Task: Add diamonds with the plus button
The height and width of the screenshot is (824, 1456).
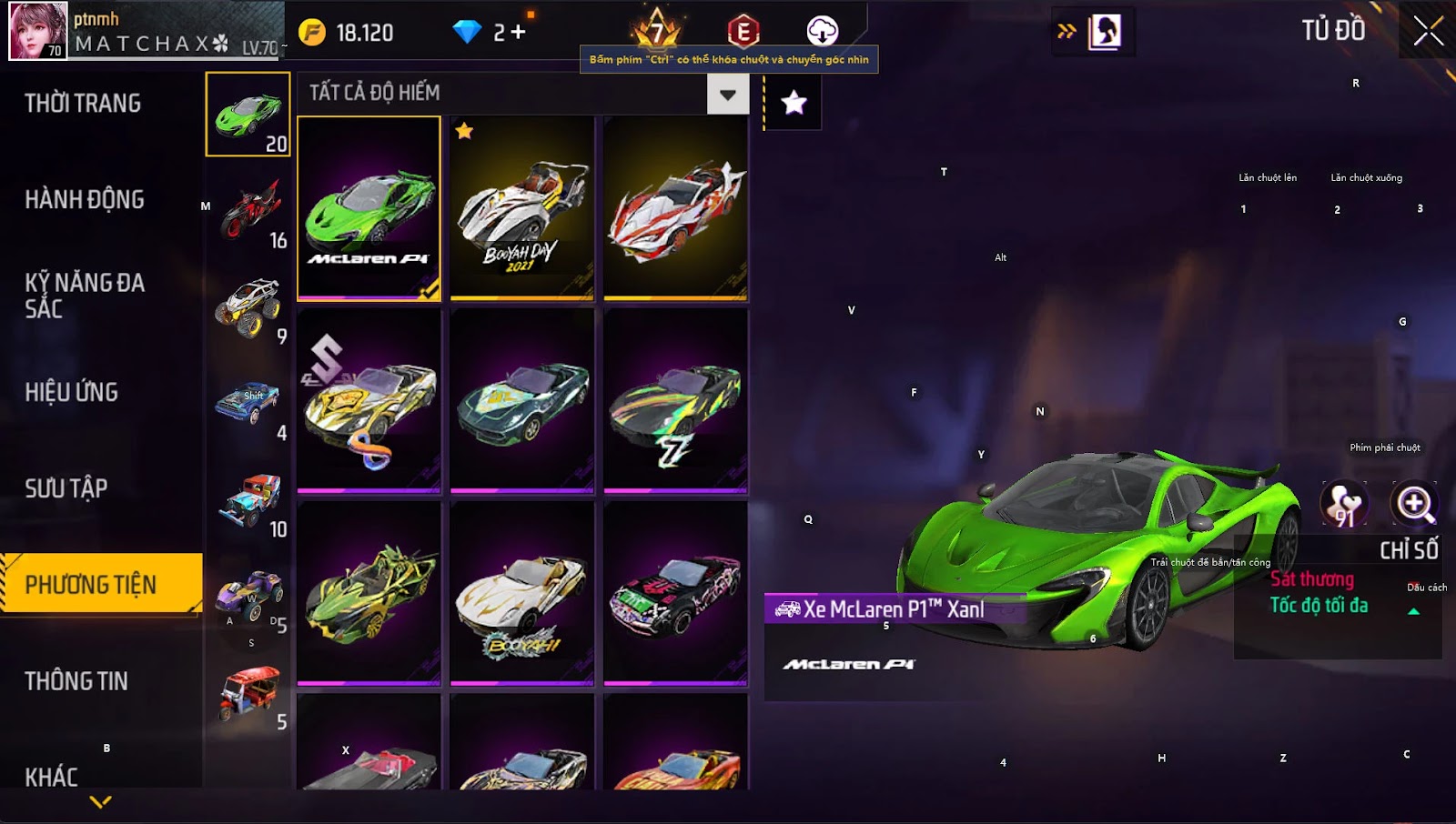Action: pos(518,33)
